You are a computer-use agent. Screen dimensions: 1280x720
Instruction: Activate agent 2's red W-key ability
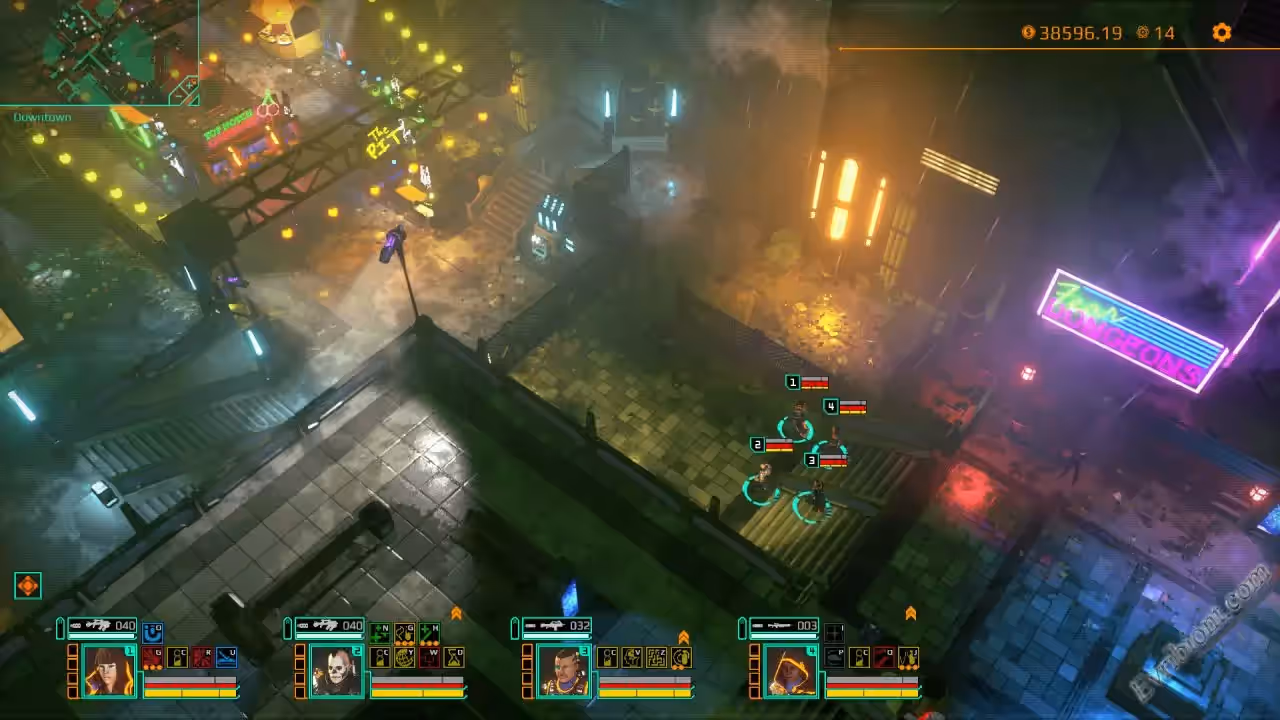429,657
